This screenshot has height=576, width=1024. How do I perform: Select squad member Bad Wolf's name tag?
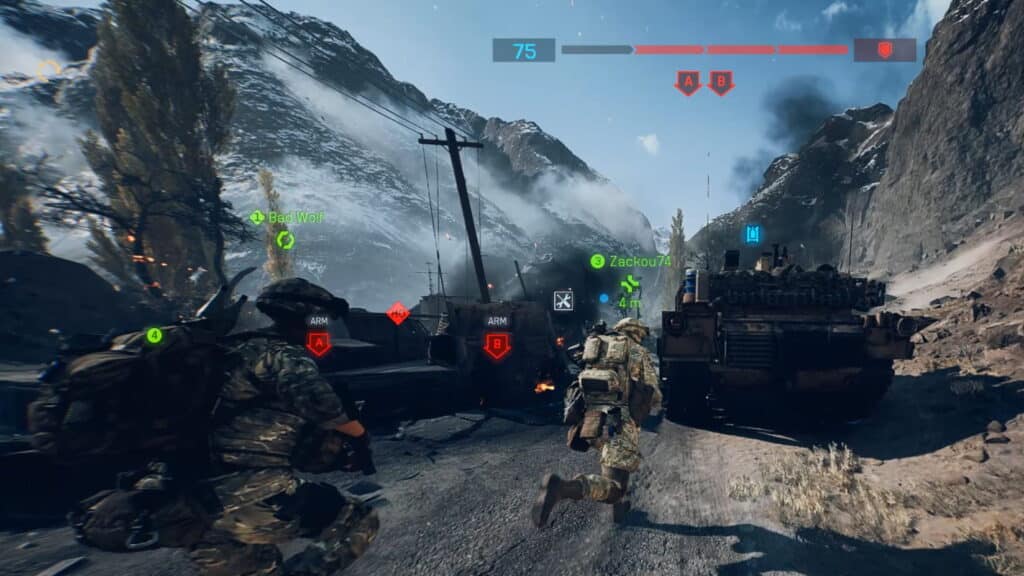coord(288,217)
